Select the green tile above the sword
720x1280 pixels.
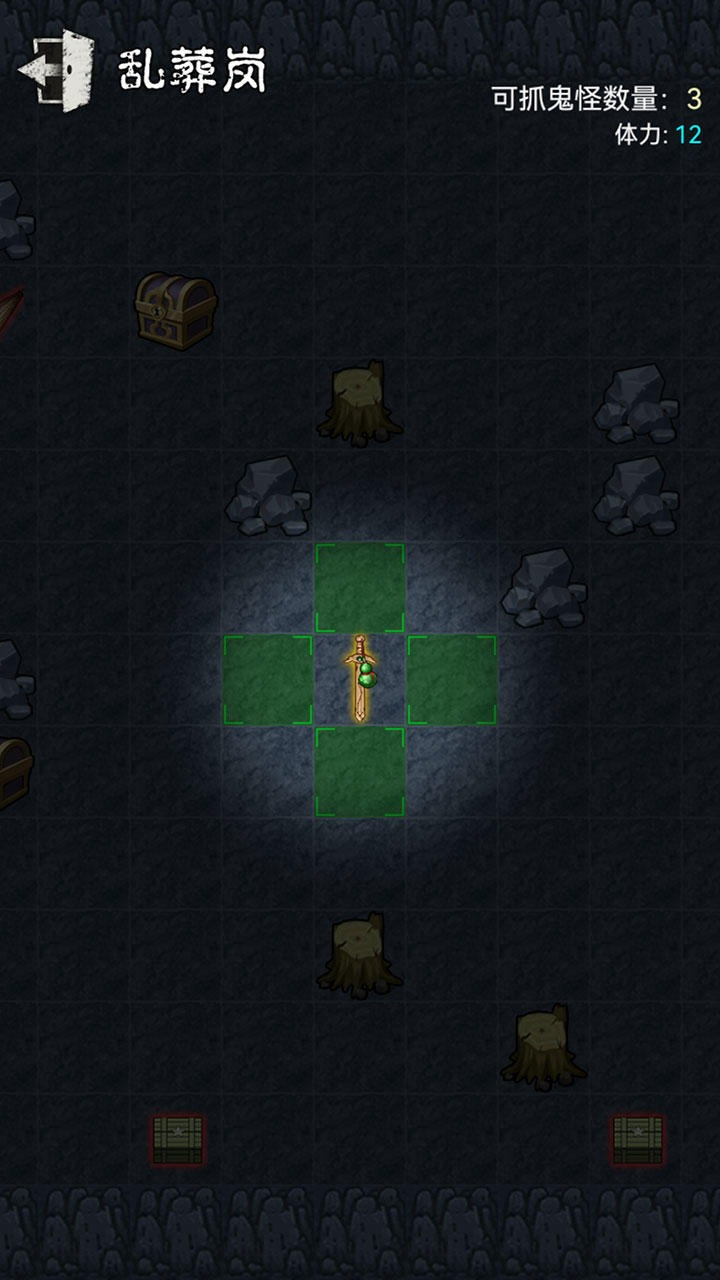pos(360,588)
